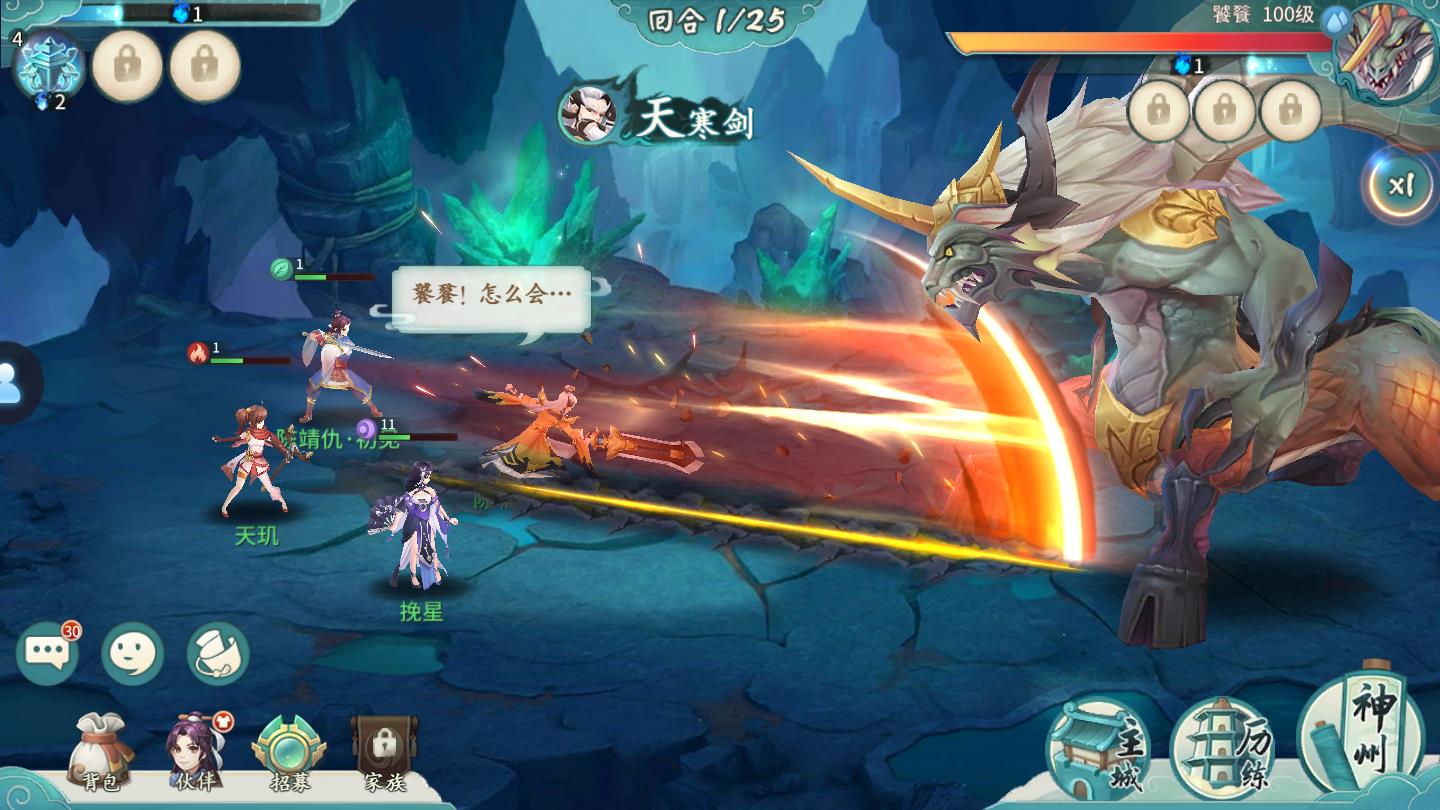
Task: Unlock the first locked skill slot top-left
Action: coord(127,65)
